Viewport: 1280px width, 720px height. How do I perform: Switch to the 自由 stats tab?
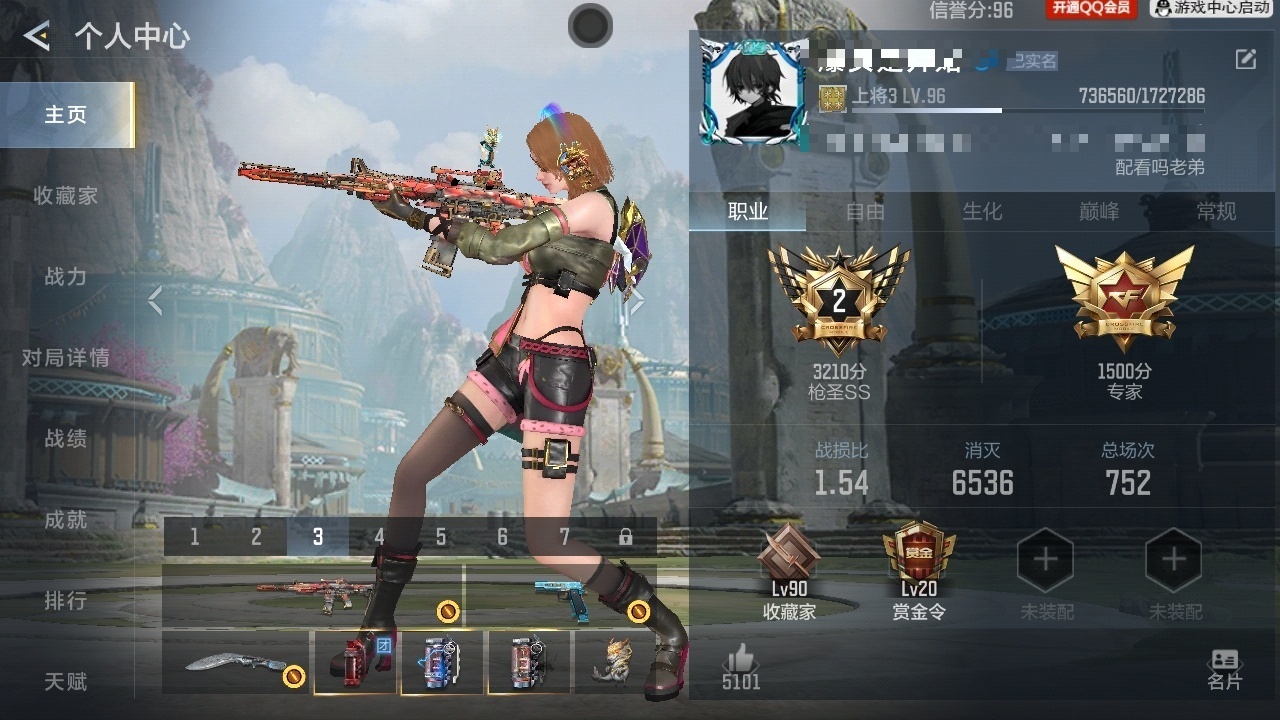pos(865,212)
